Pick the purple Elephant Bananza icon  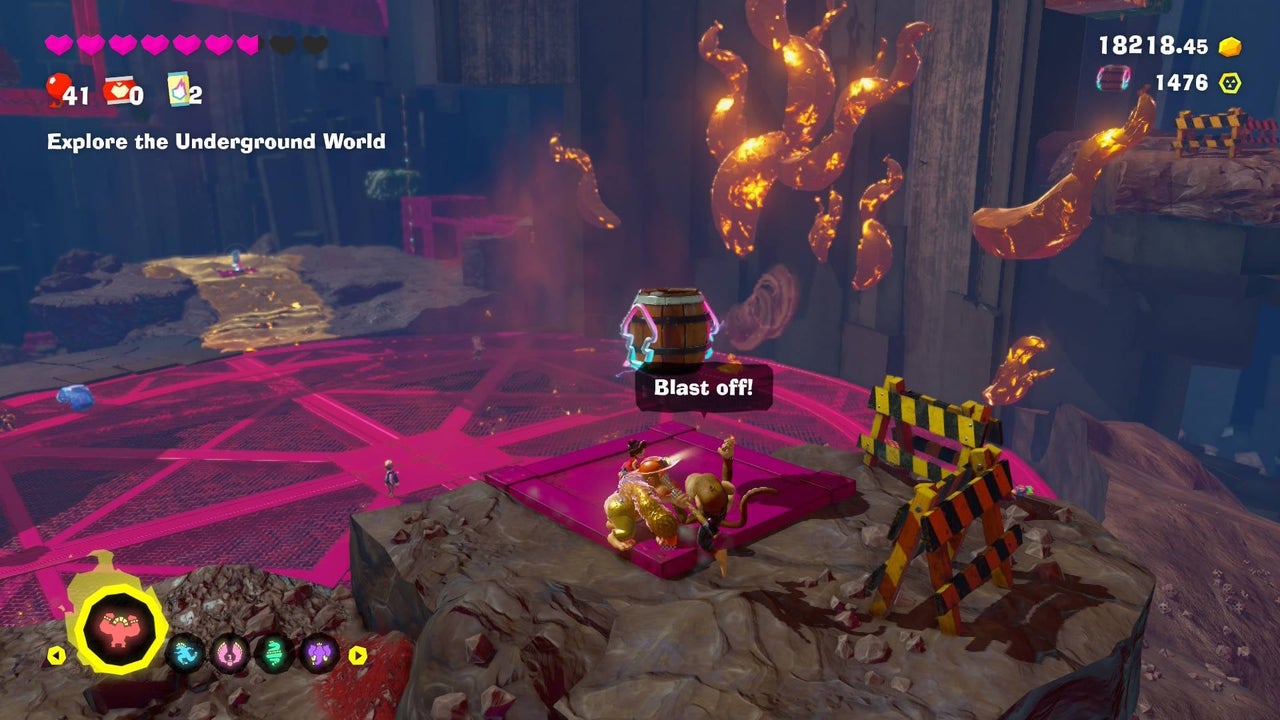320,654
